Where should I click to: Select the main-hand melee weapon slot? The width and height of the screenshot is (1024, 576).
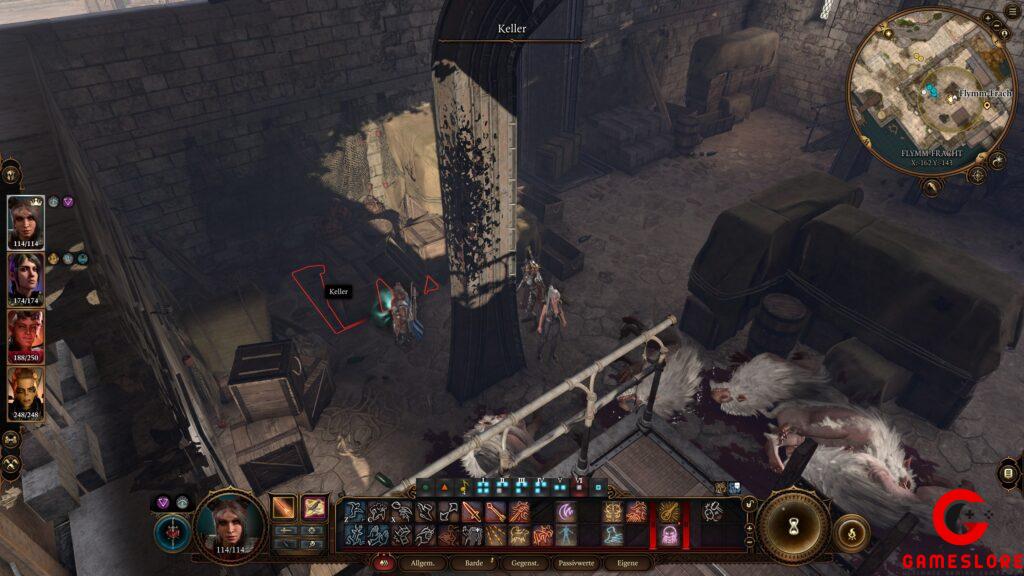[x=285, y=508]
